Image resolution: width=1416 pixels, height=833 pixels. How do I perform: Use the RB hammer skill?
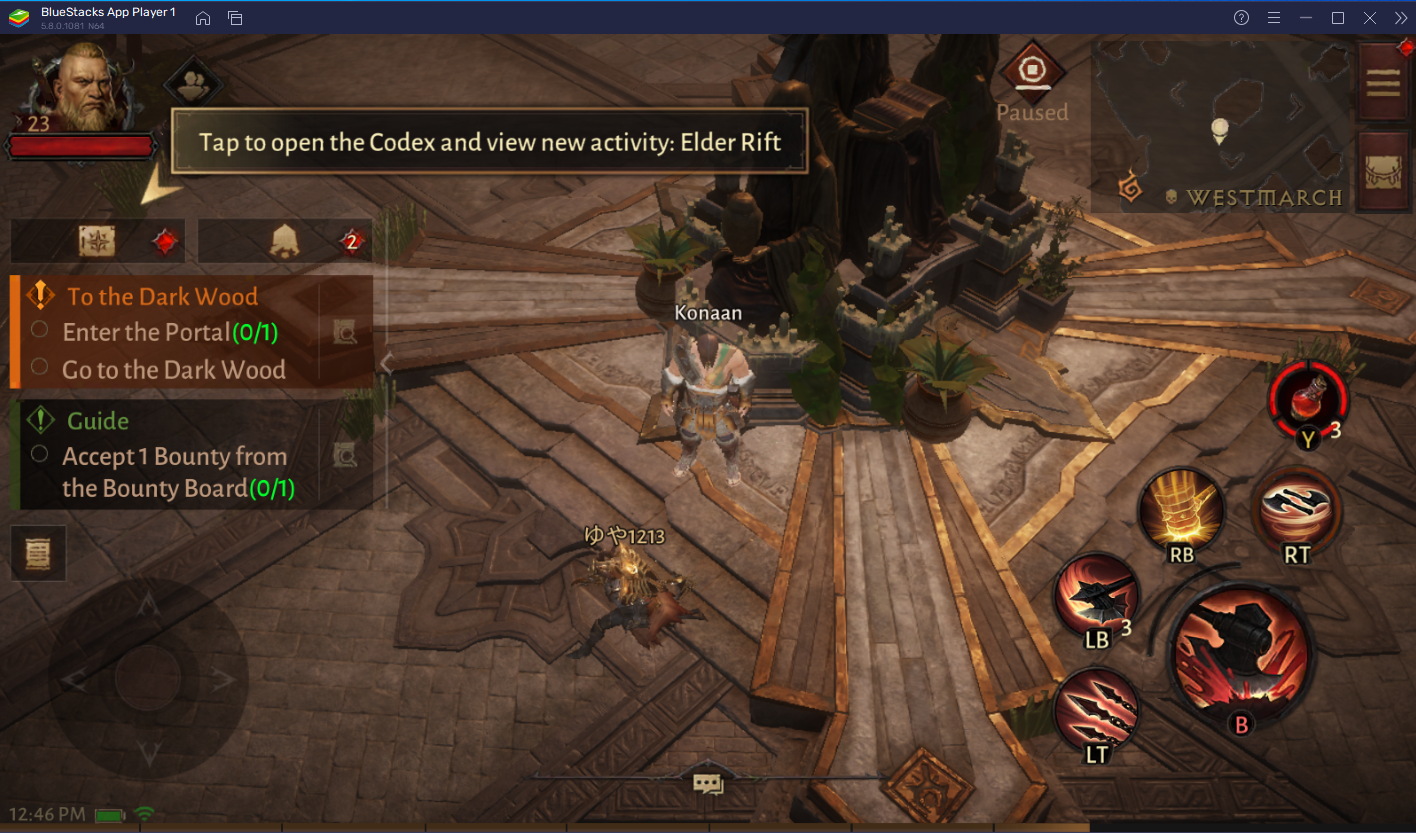(x=1182, y=510)
